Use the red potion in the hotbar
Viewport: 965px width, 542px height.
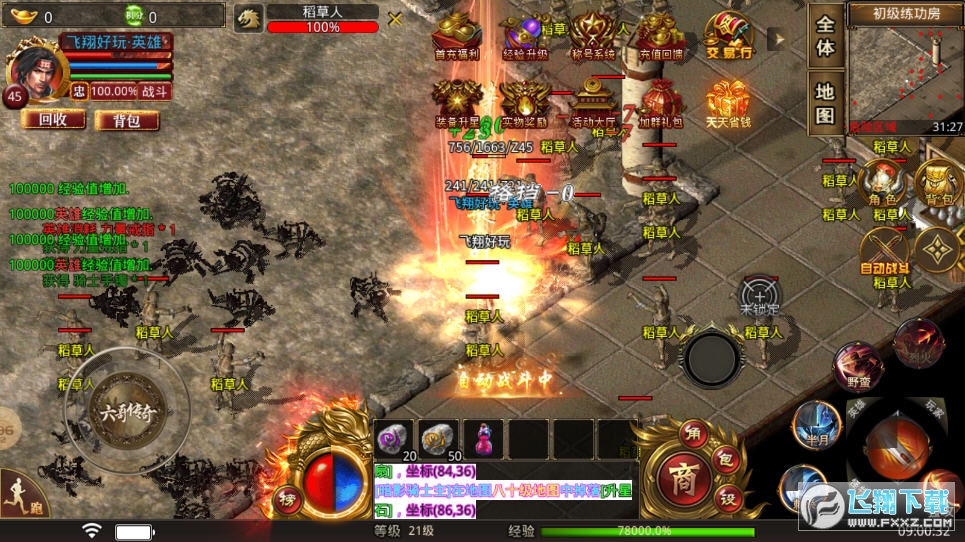tap(486, 440)
